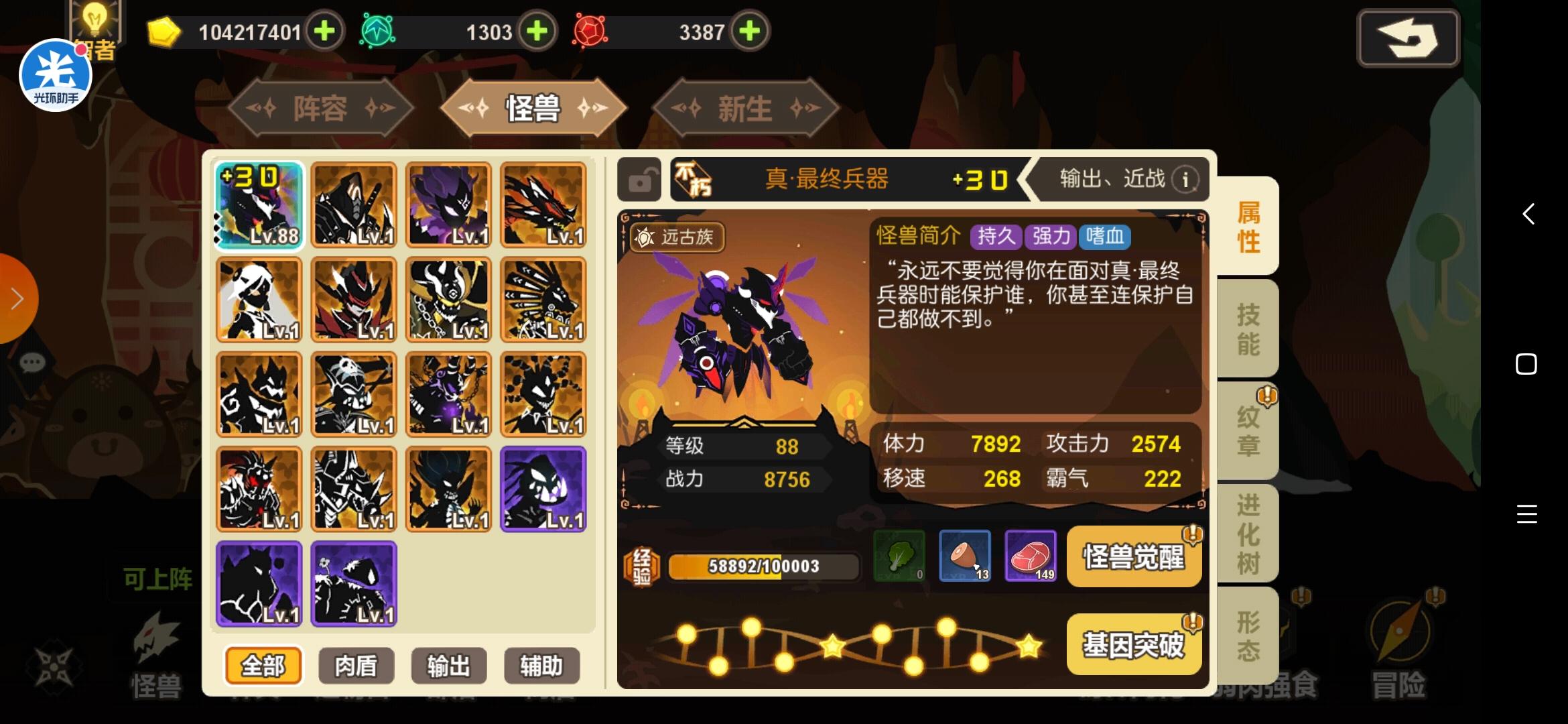Screen dimensions: 1568x724
Task: Use the purple steak EXP item showing 149
Action: point(1031,556)
